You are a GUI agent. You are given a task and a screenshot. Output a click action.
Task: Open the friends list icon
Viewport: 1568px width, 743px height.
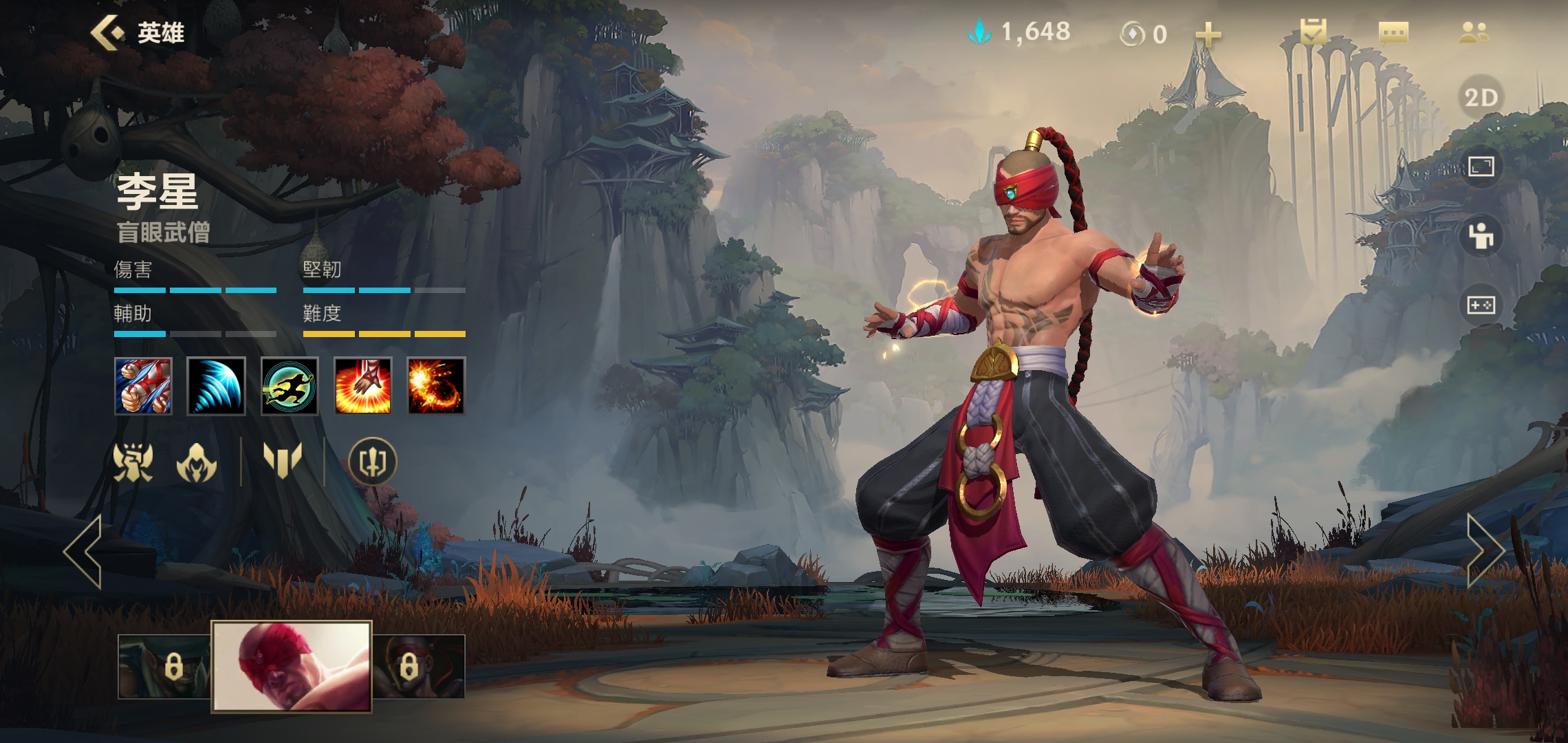point(1474,32)
